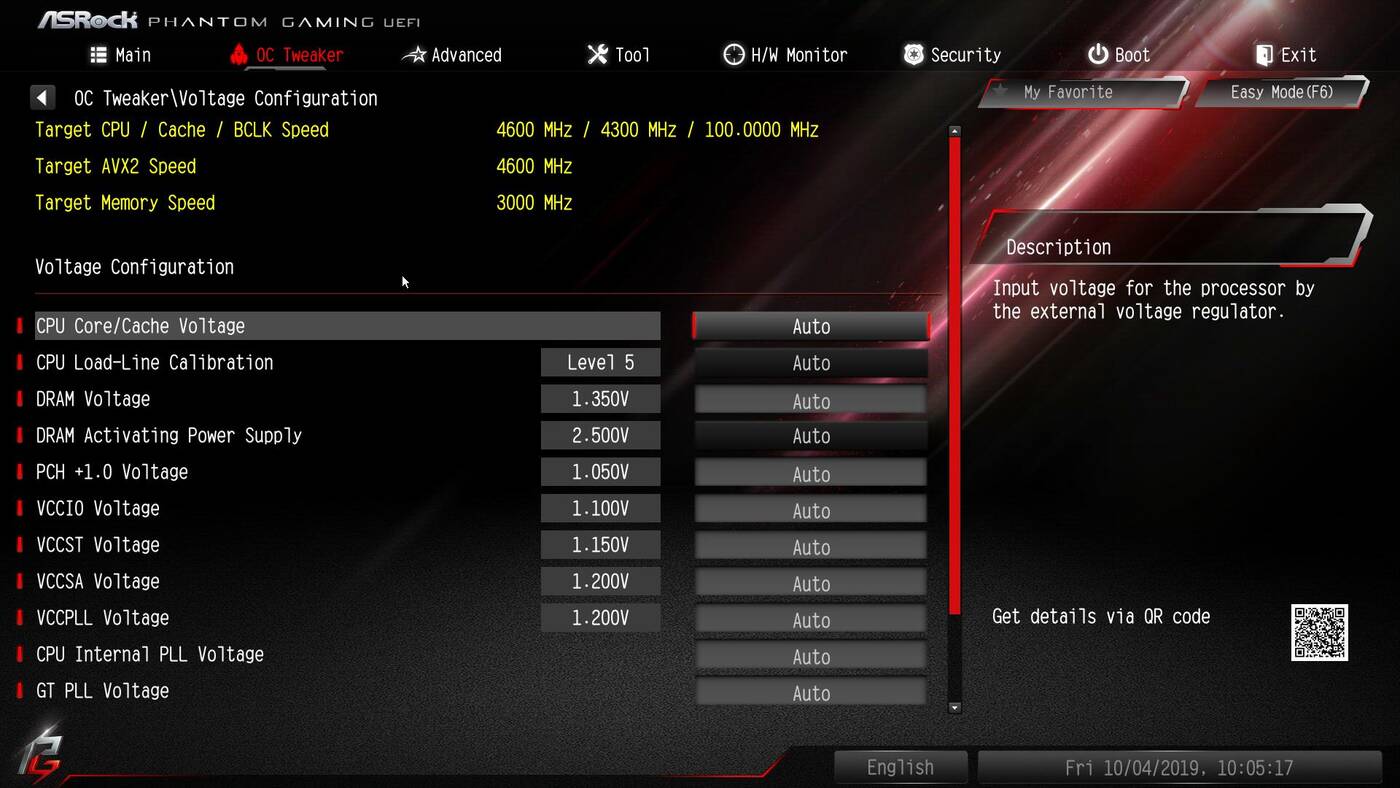The height and width of the screenshot is (788, 1400).
Task: Open the Main tab
Action: point(120,55)
